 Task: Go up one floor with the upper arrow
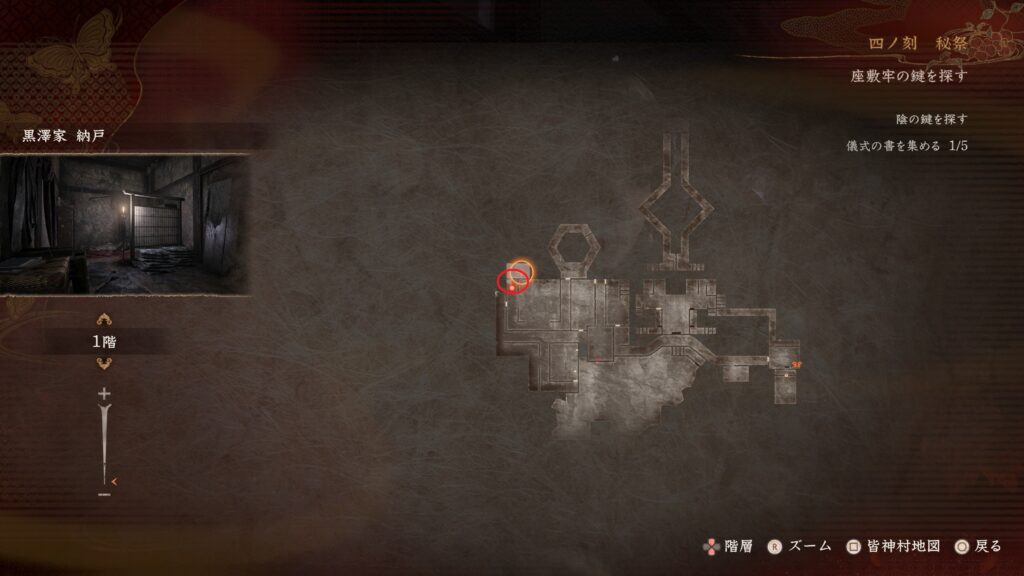point(104,320)
